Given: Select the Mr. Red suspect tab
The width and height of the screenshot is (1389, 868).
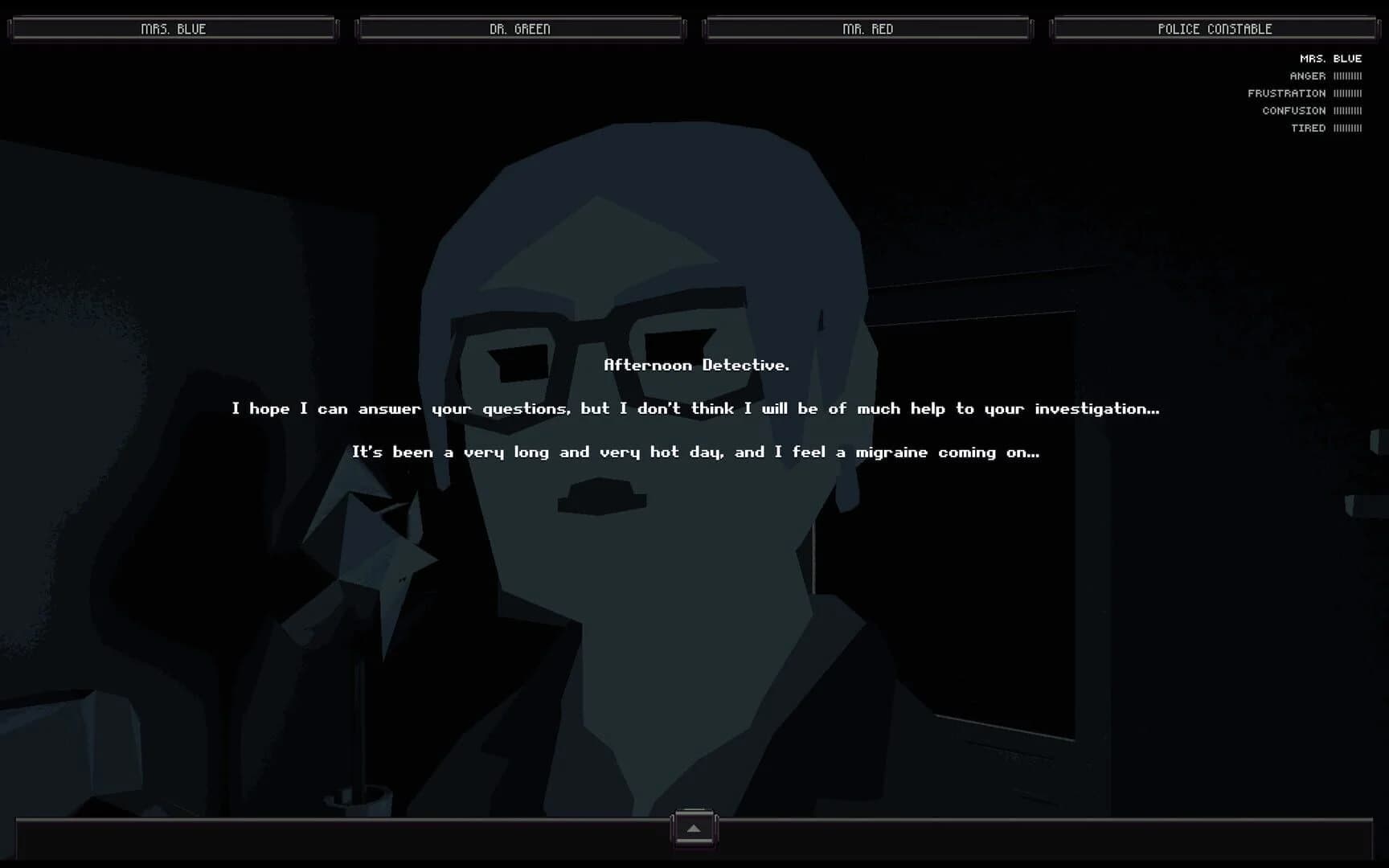Looking at the screenshot, I should tap(867, 28).
